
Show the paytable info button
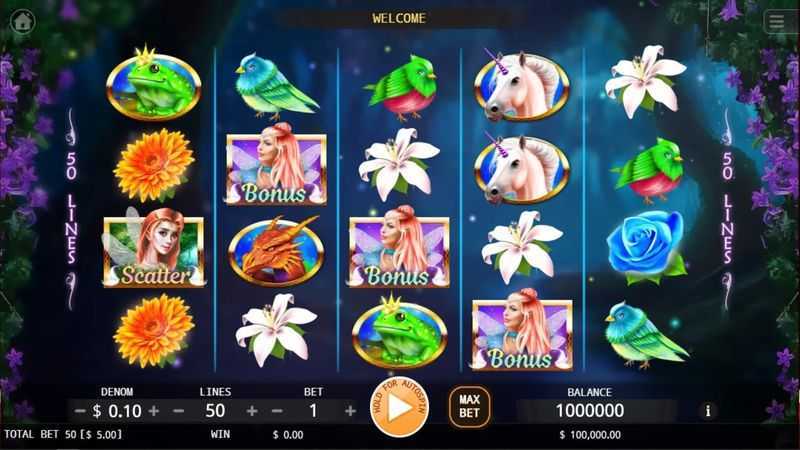coord(709,410)
